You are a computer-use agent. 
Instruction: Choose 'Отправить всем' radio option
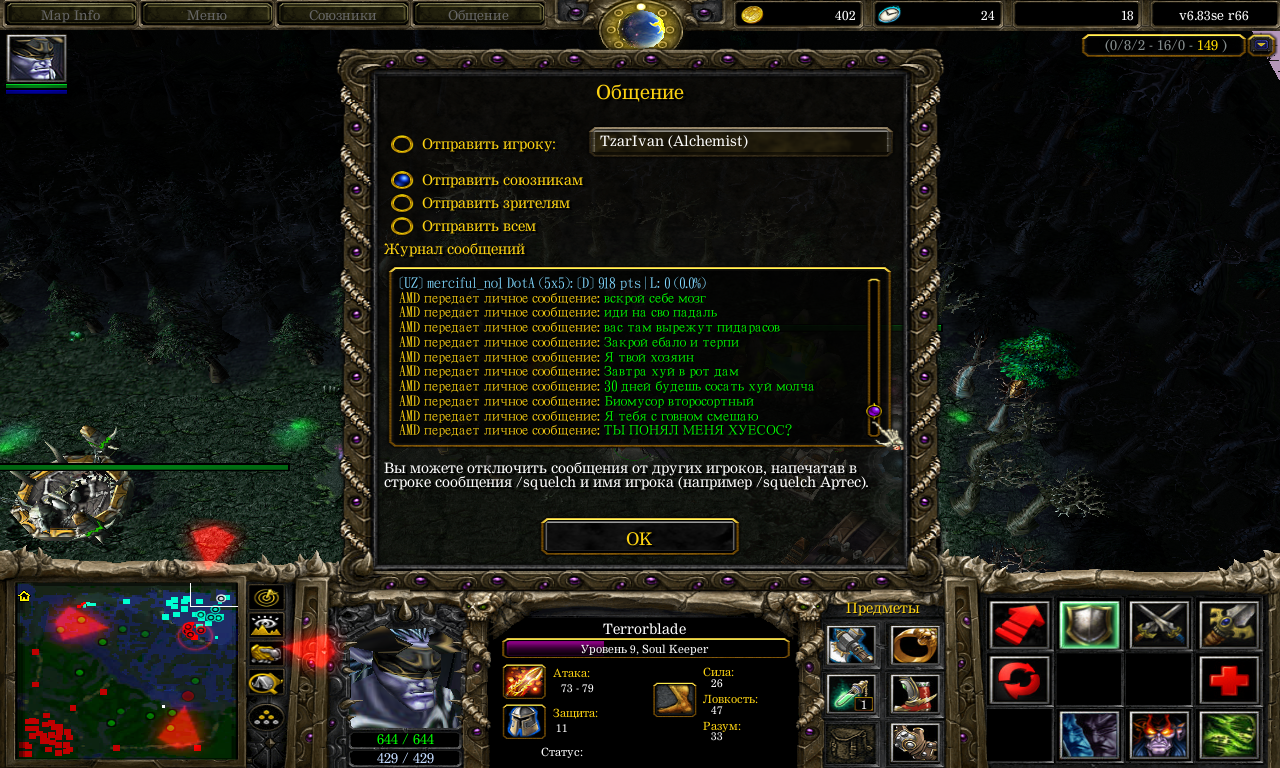(402, 226)
